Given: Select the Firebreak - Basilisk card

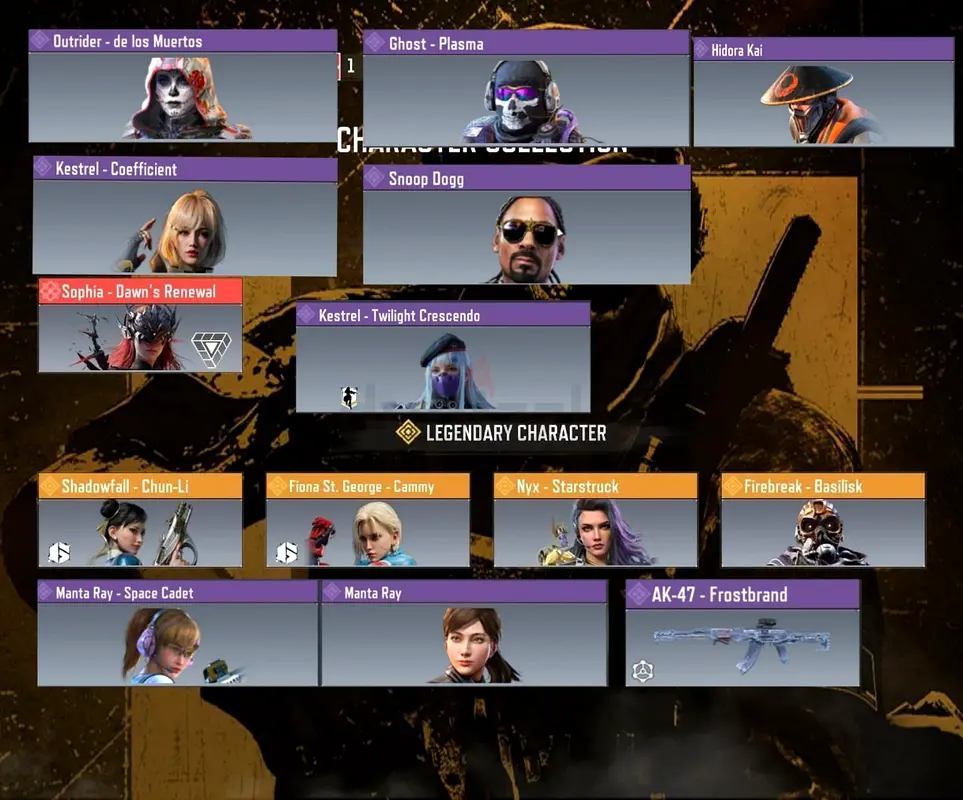Looking at the screenshot, I should pos(822,521).
